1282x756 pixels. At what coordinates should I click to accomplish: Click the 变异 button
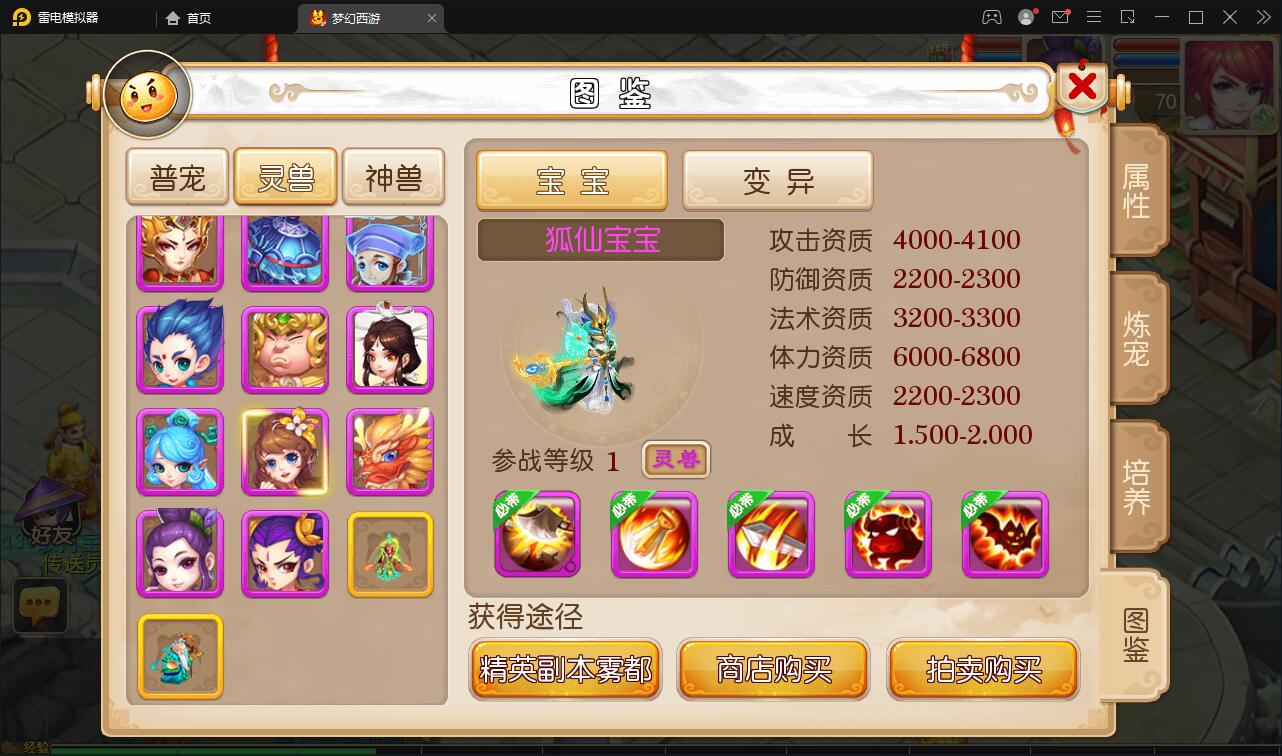point(777,180)
